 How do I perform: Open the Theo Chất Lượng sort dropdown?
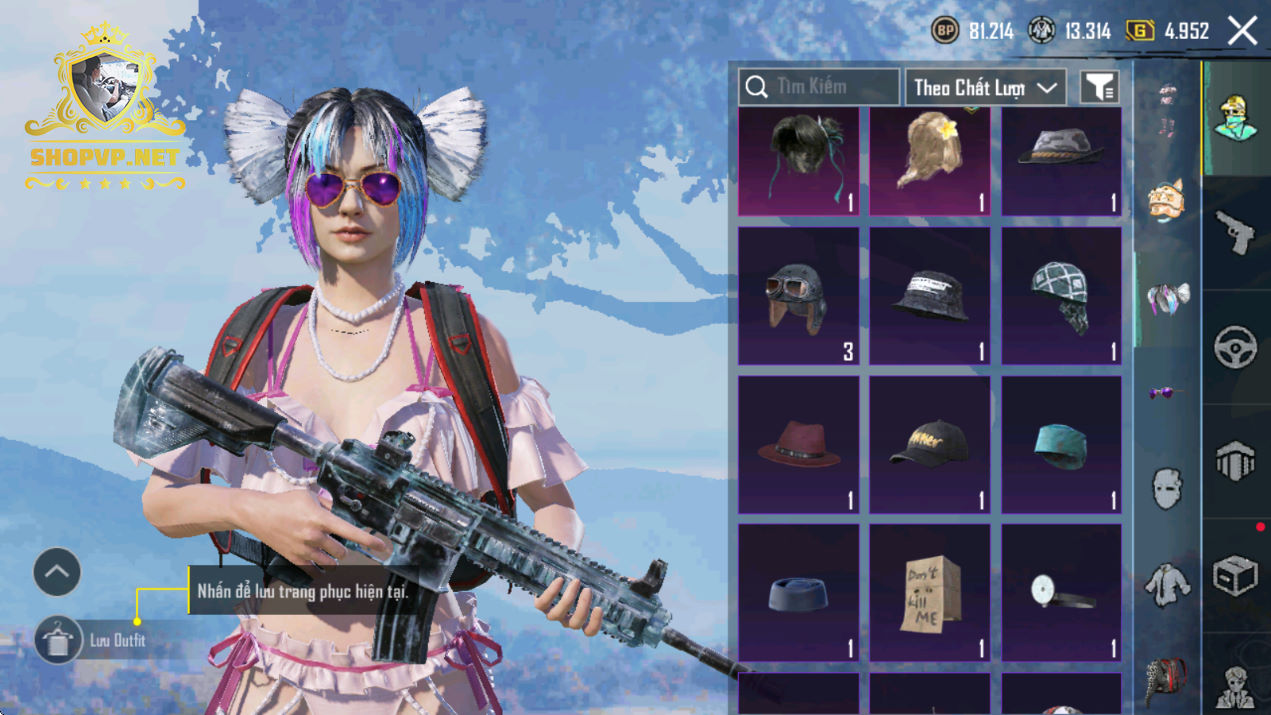tap(985, 87)
